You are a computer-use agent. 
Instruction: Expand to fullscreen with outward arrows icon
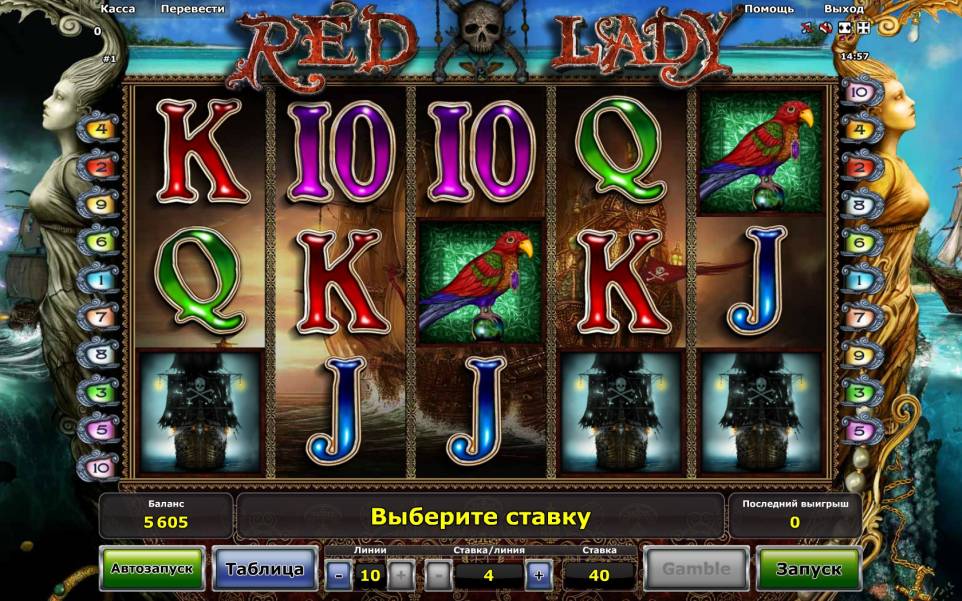864,30
